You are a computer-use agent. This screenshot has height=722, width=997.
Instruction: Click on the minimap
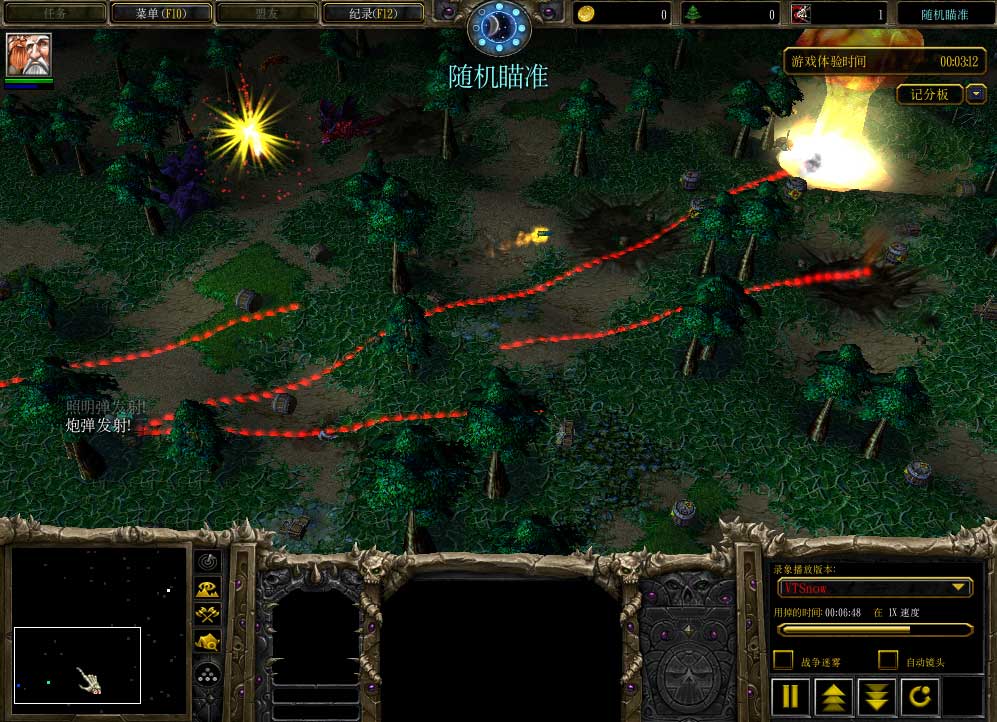click(x=99, y=623)
